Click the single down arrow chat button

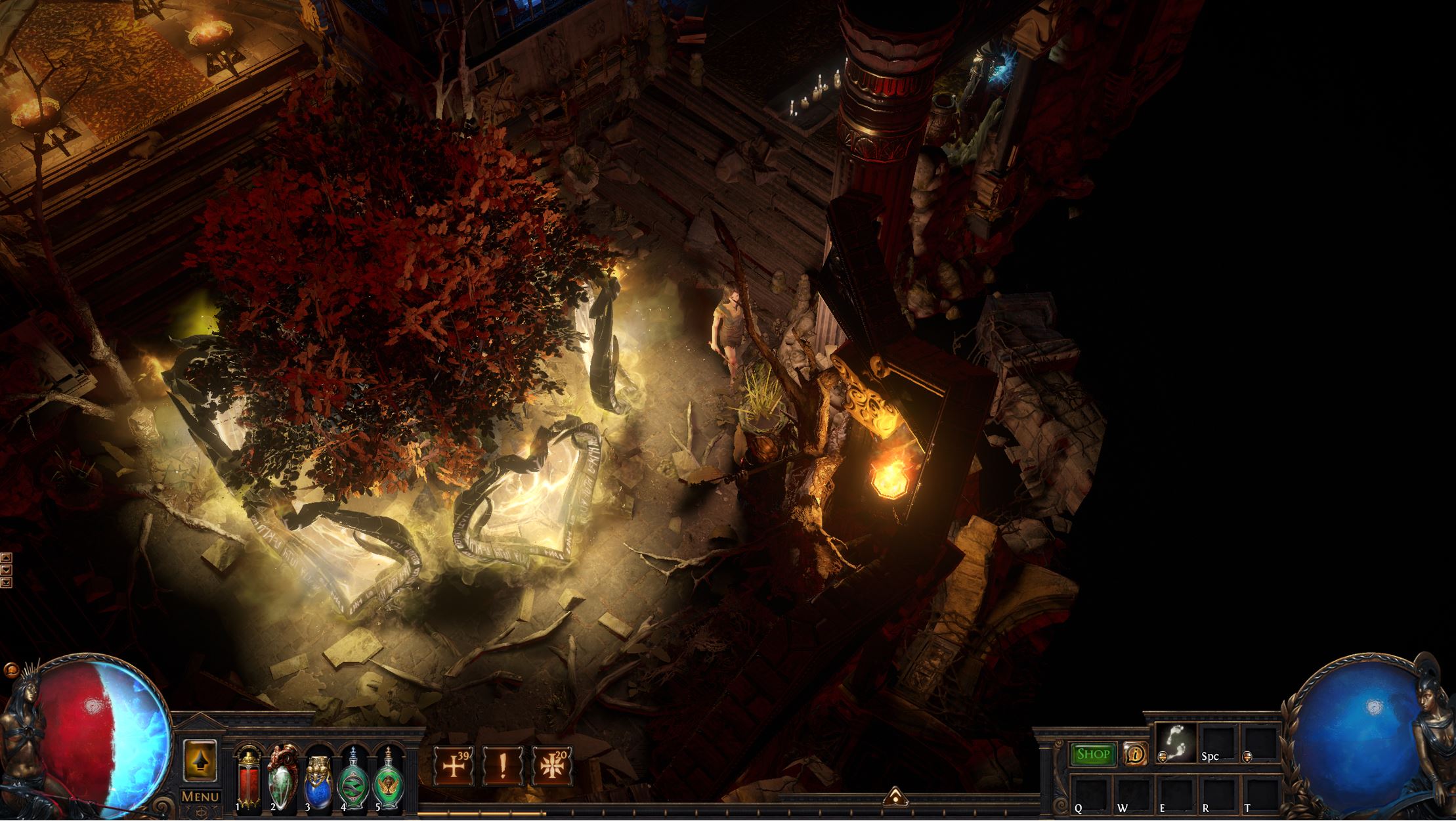[x=6, y=570]
